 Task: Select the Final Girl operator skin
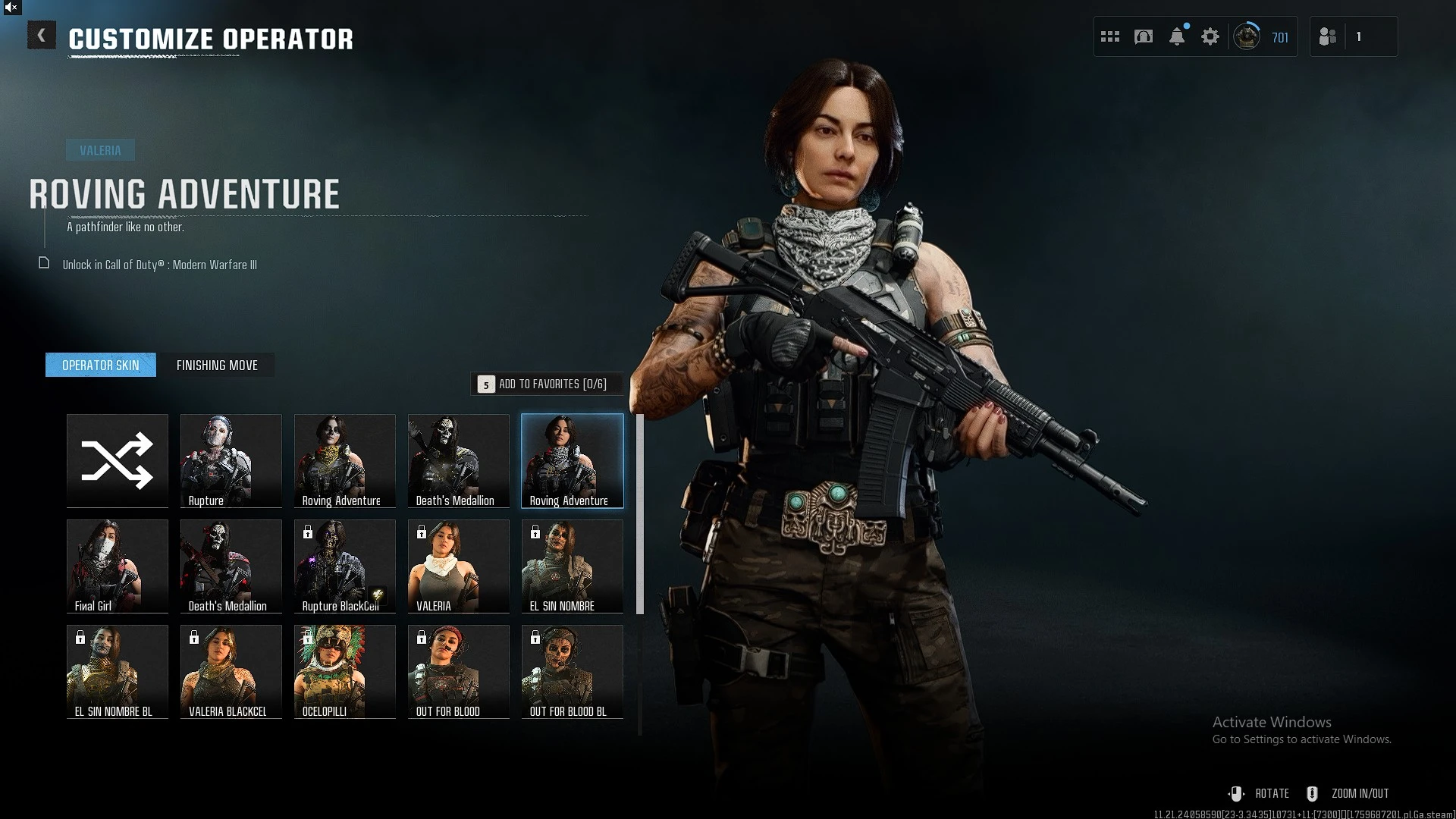[x=118, y=566]
